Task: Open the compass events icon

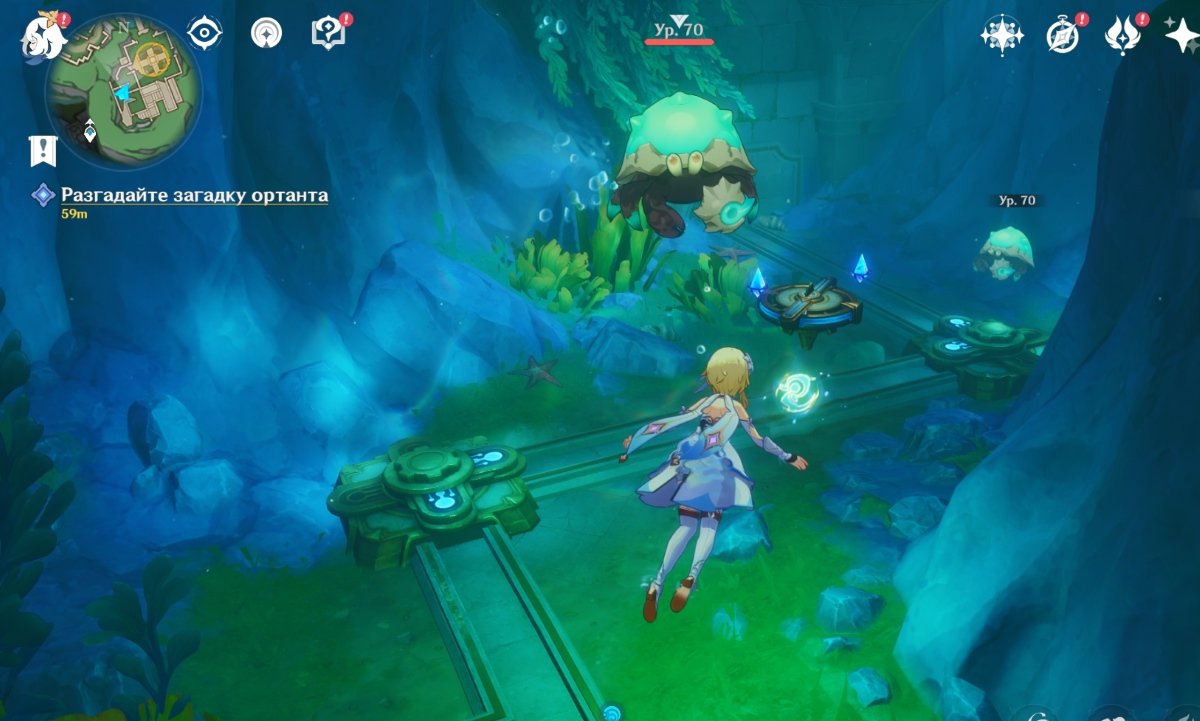Action: point(1062,35)
